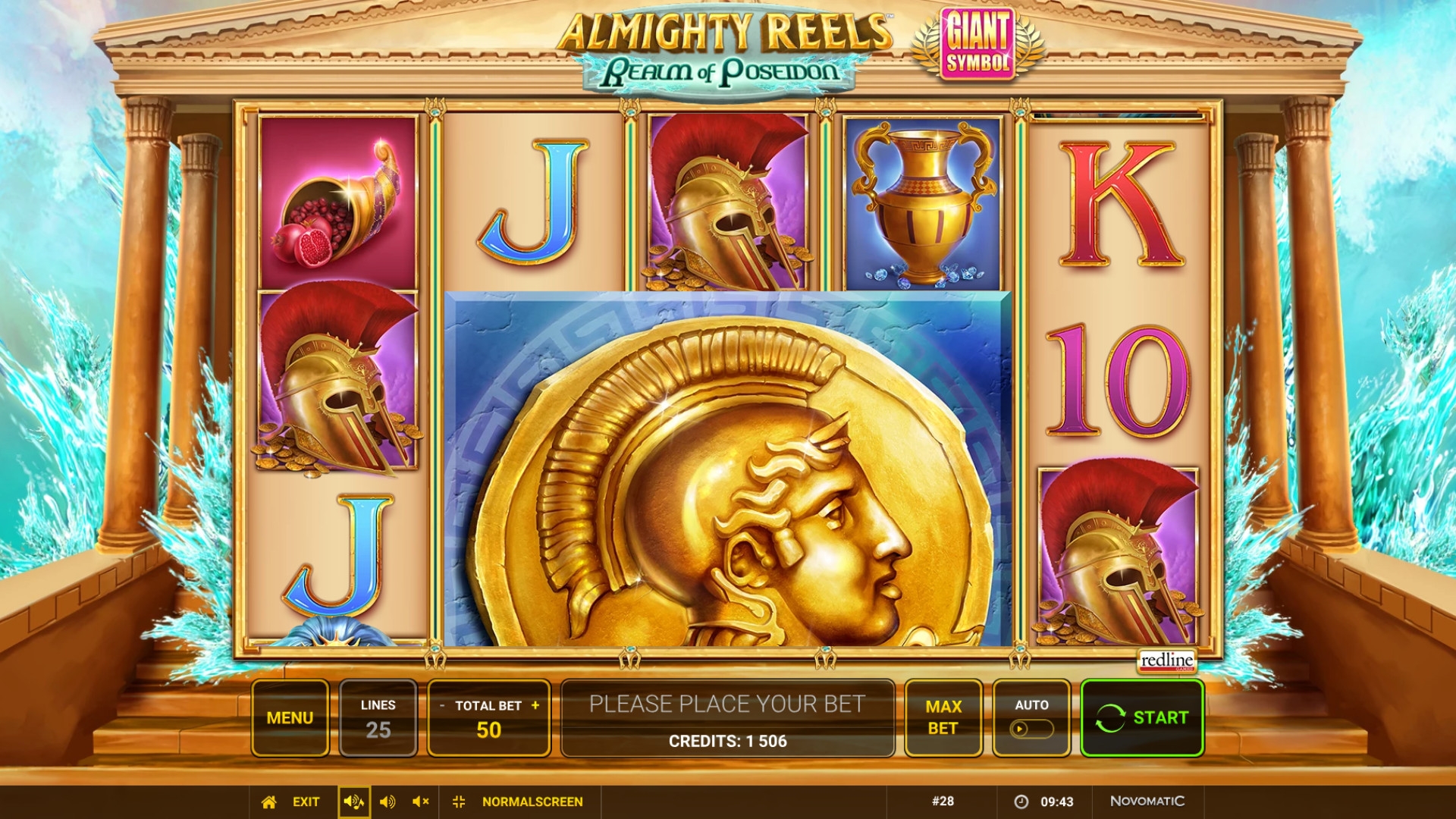The width and height of the screenshot is (1456, 819).
Task: Enable sound with music icon
Action: click(x=353, y=802)
